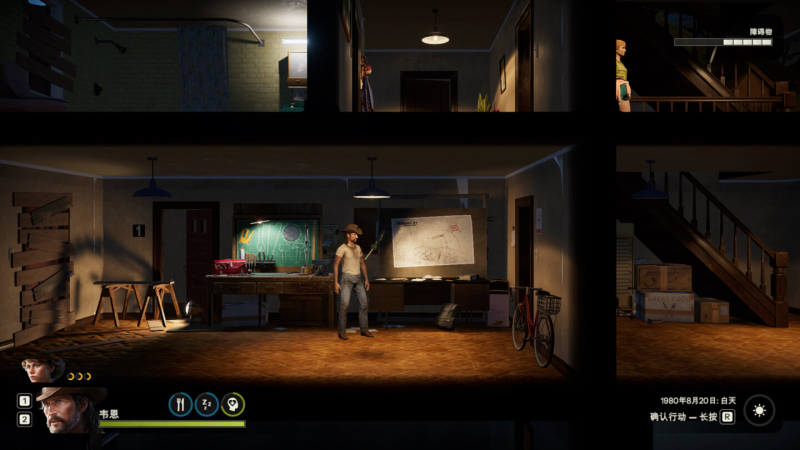Check the head-with-cross mental health icon
This screenshot has width=800, height=450.
pos(232,404)
